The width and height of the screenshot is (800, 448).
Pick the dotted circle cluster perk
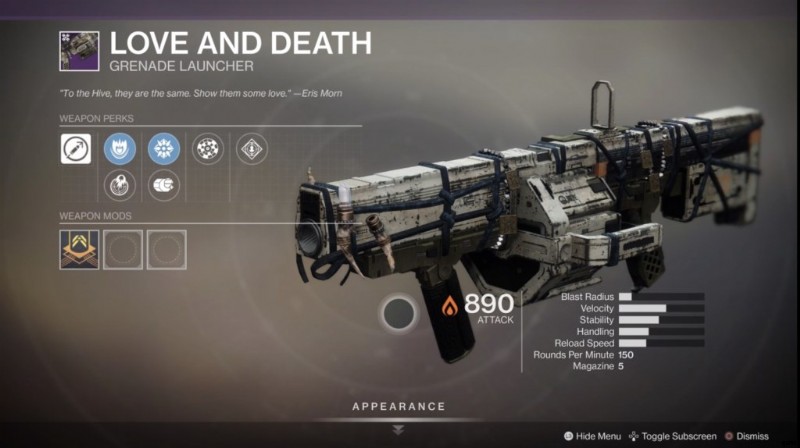(207, 150)
